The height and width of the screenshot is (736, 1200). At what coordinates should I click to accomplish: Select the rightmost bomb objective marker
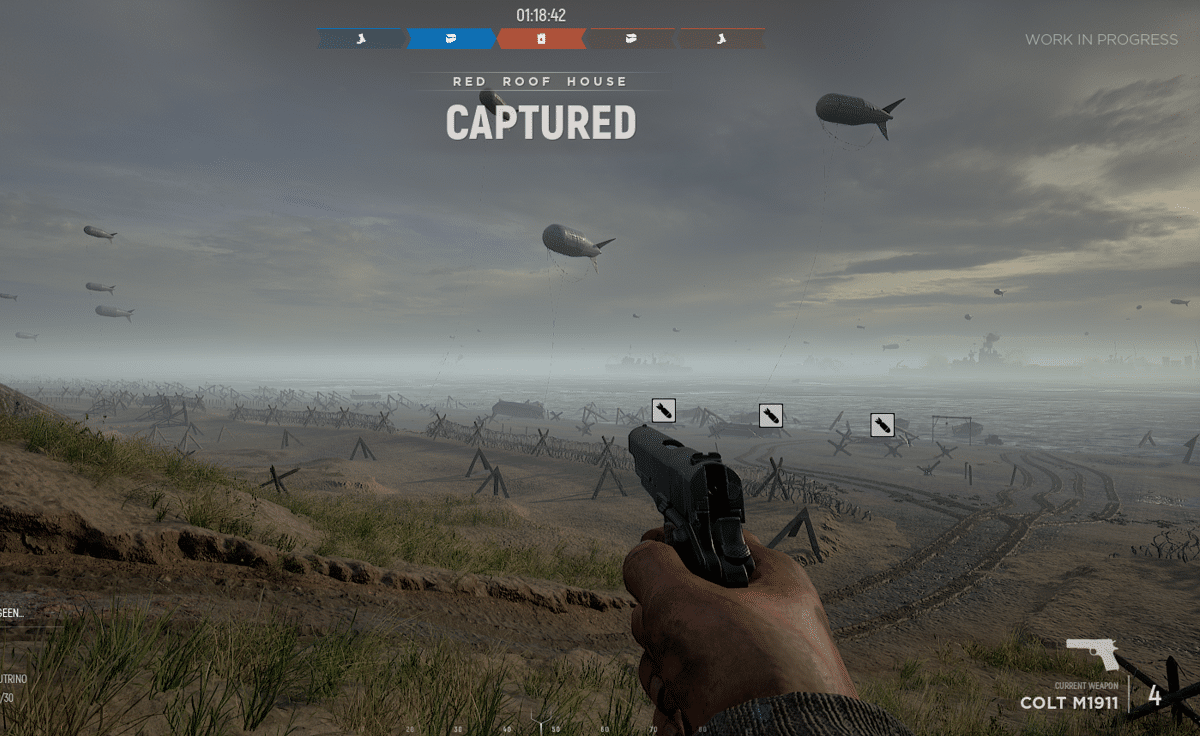[882, 425]
